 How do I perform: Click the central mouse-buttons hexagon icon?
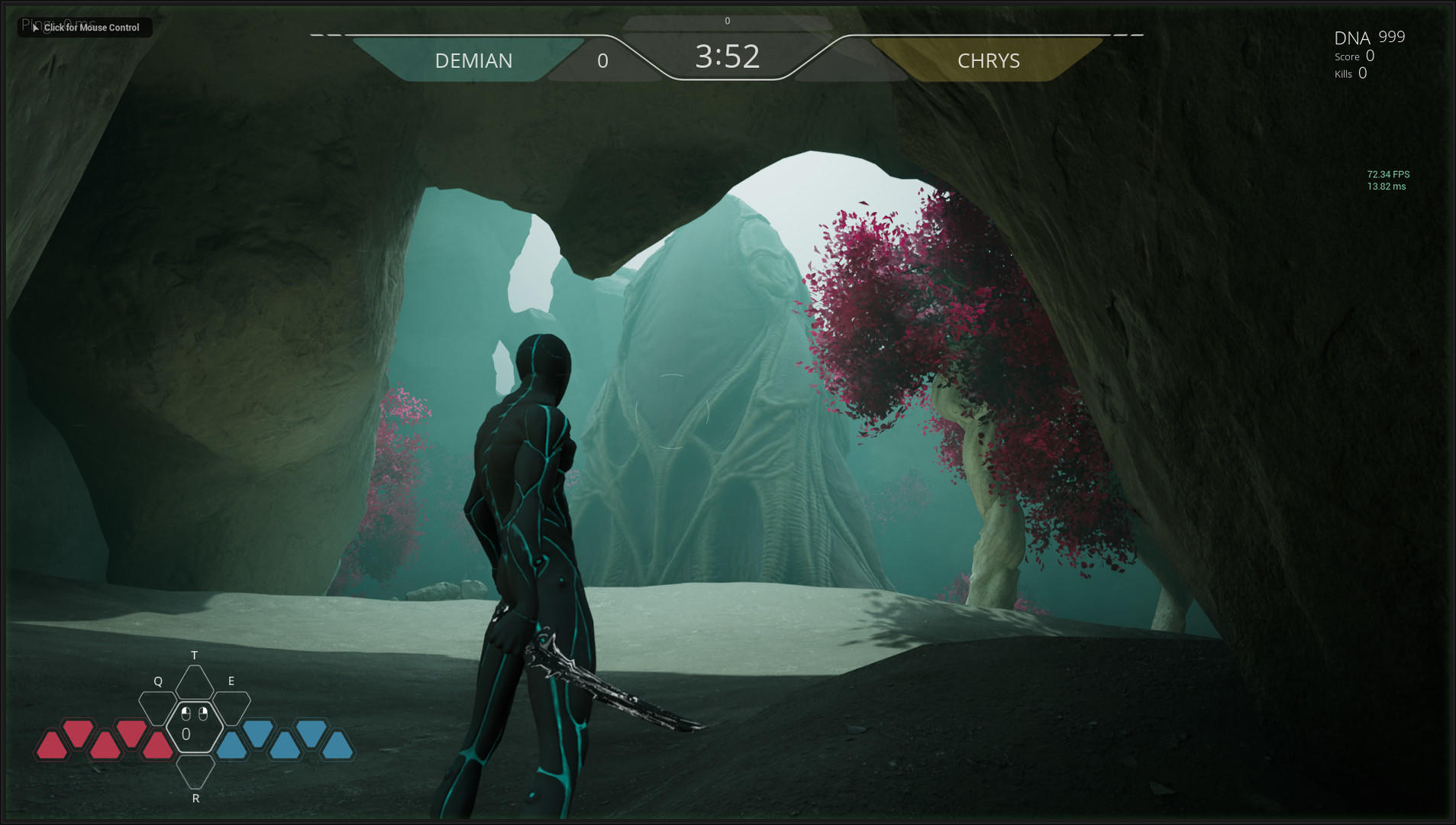point(194,728)
